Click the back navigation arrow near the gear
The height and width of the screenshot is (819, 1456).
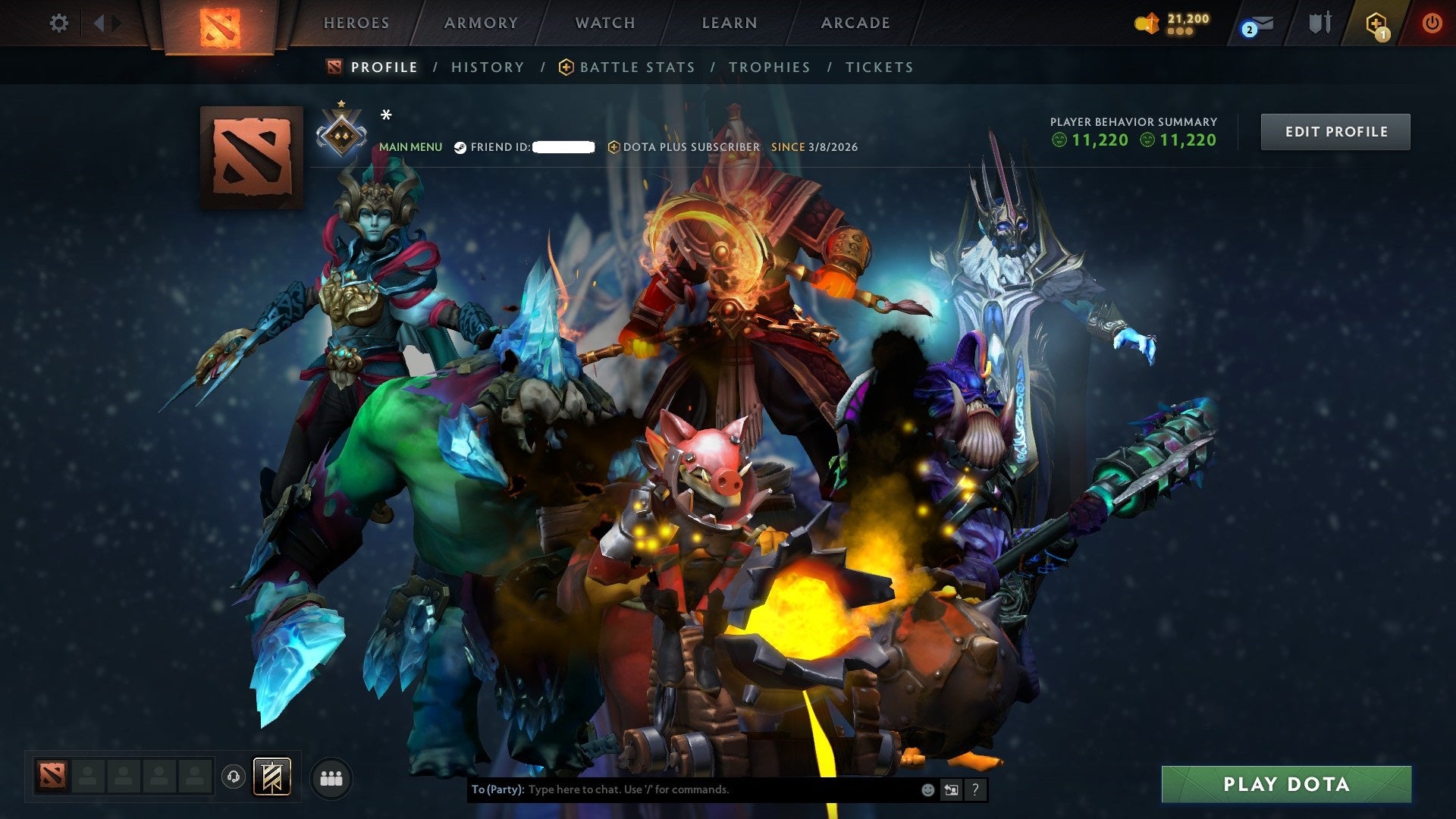pos(99,23)
